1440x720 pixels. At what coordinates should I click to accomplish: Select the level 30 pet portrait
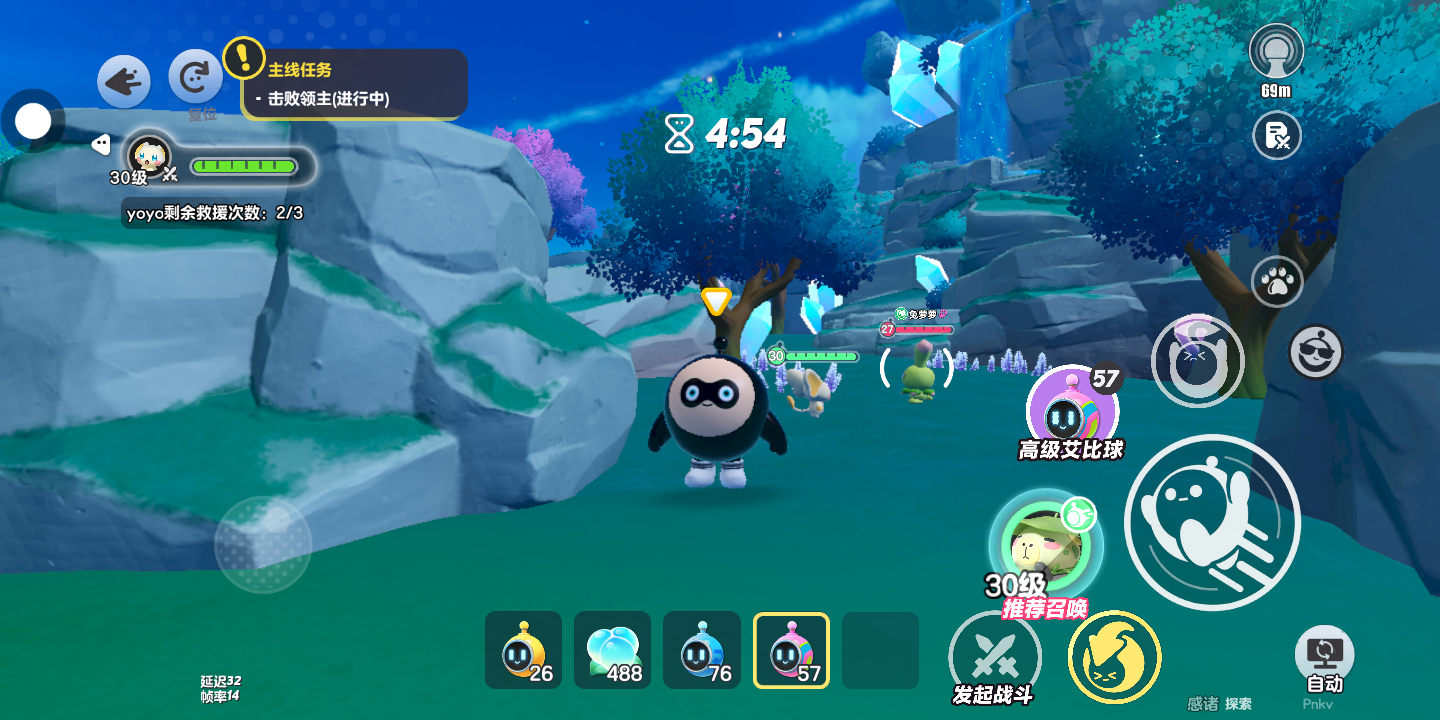tap(150, 156)
